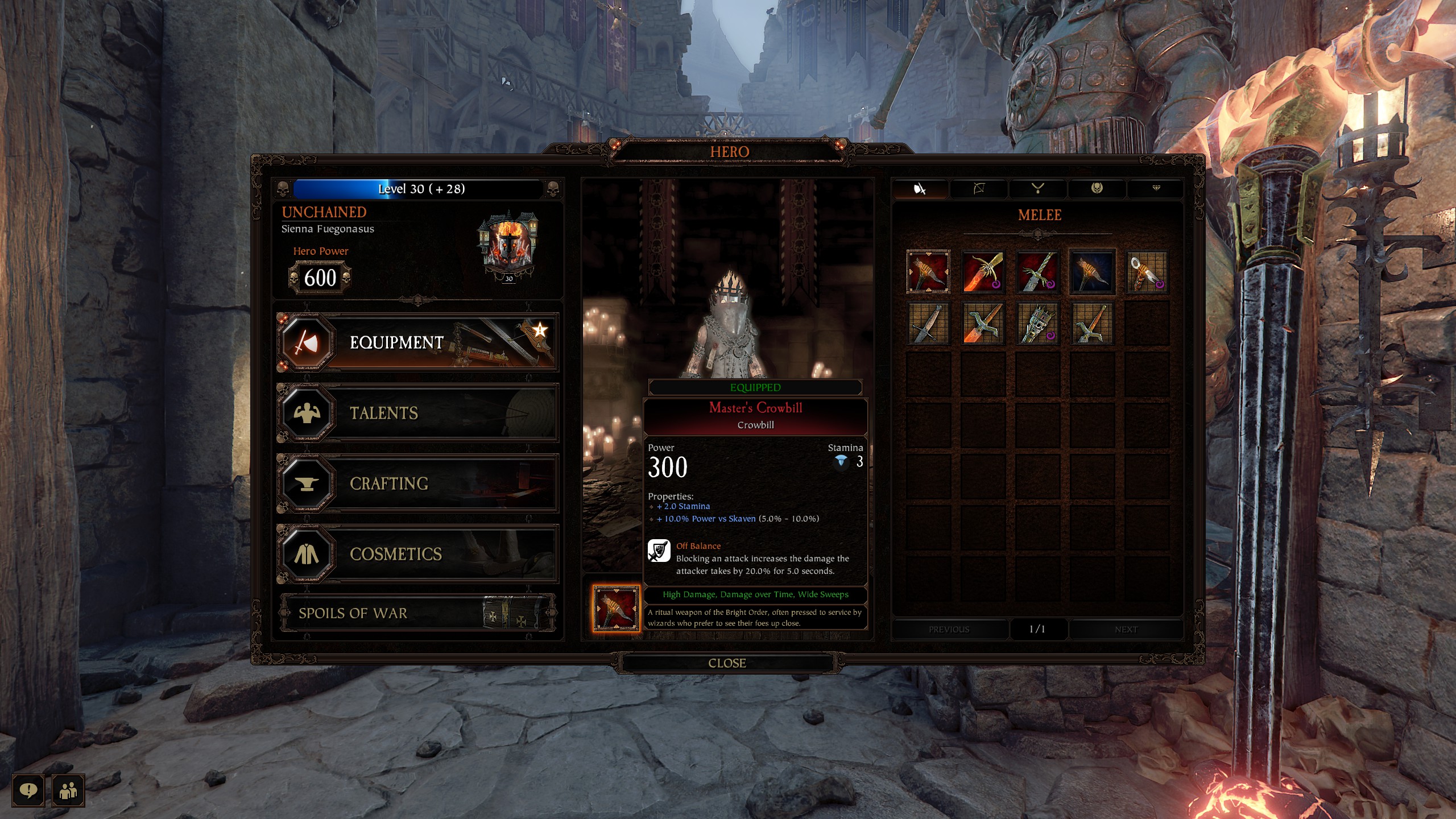Click the equipped crowbill slot beside the tooltip
Image resolution: width=1456 pixels, height=819 pixels.
[x=616, y=608]
